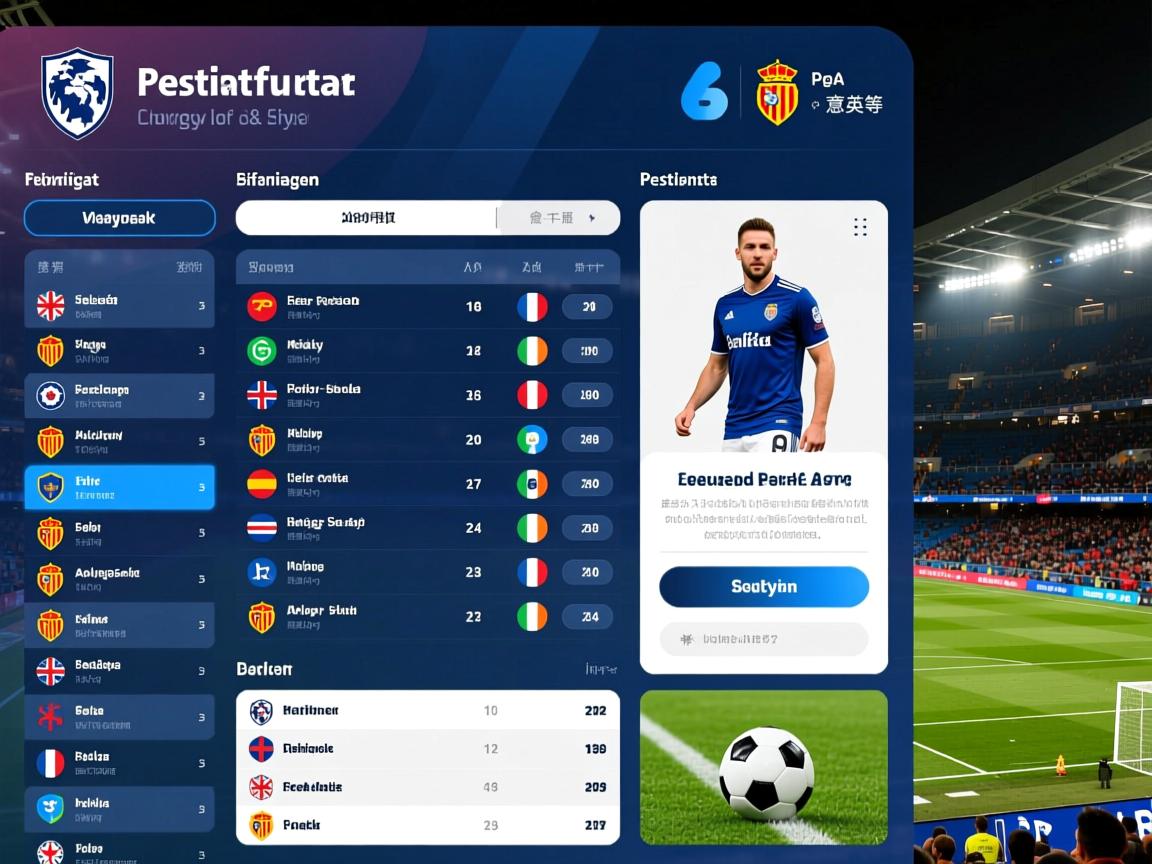
Task: Select the Aelopr Stuth player row
Action: (427, 616)
